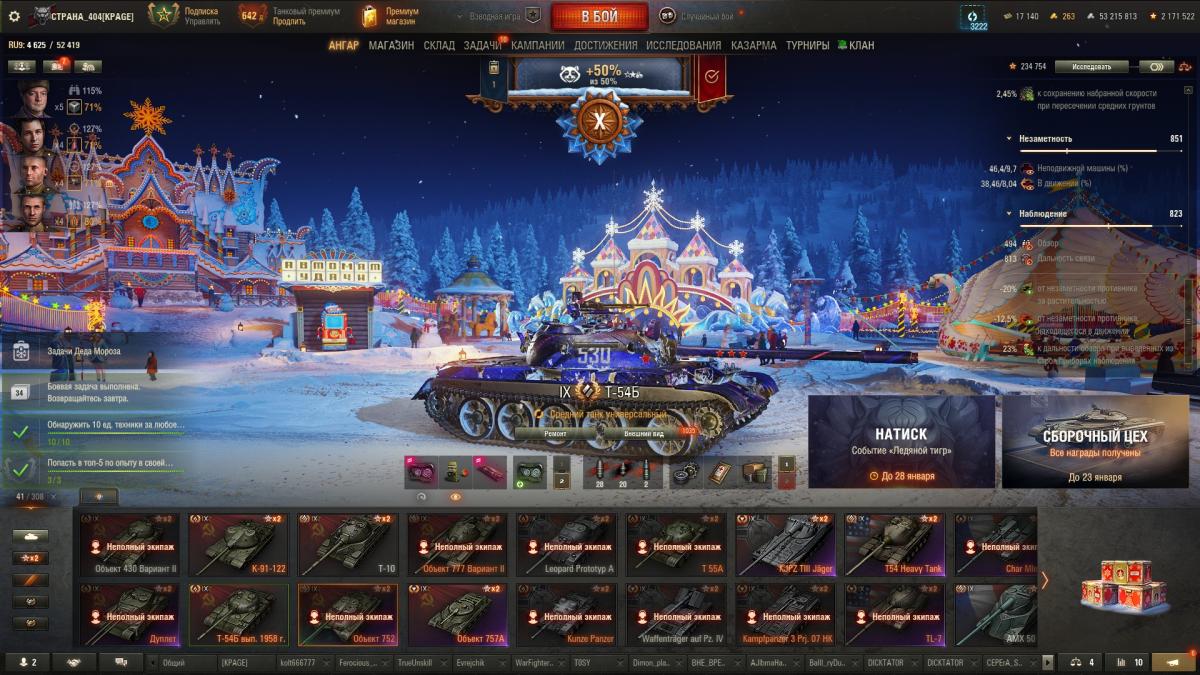
Task: Open the НАТИСК event banner
Action: pos(901,442)
